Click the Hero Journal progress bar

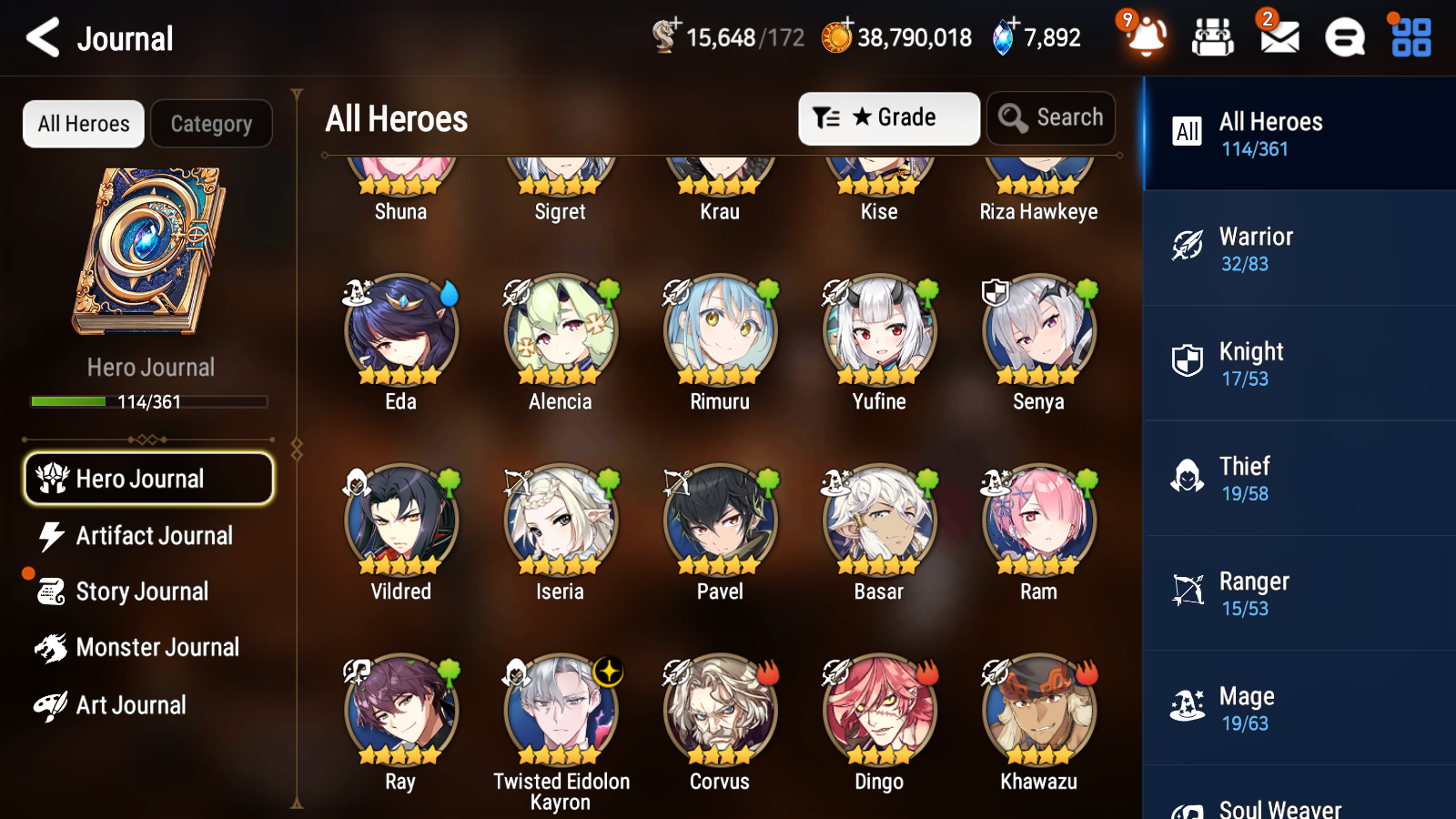pyautogui.click(x=148, y=401)
